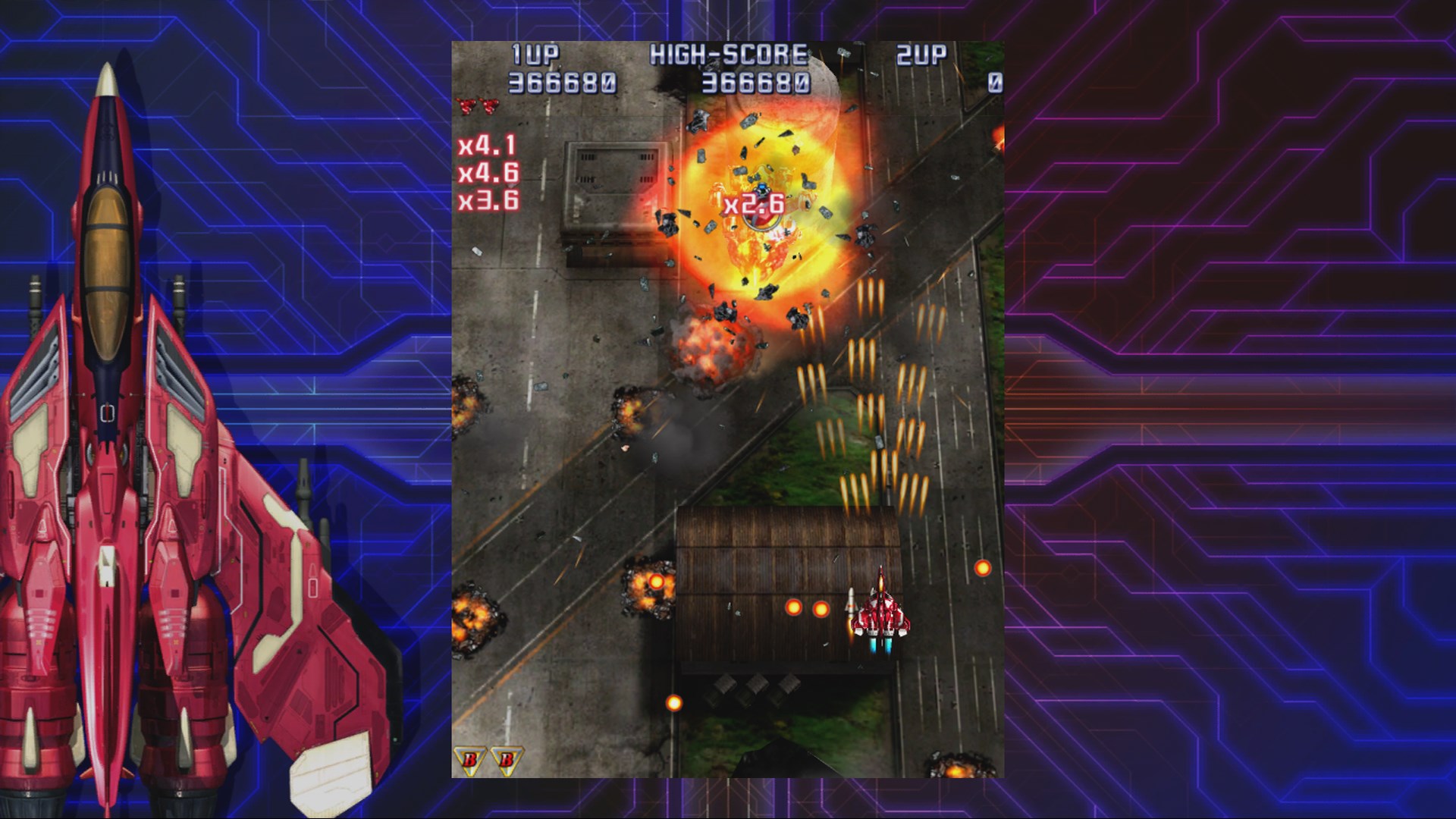
Task: Click the right bomb stock B icon
Action: click(506, 759)
